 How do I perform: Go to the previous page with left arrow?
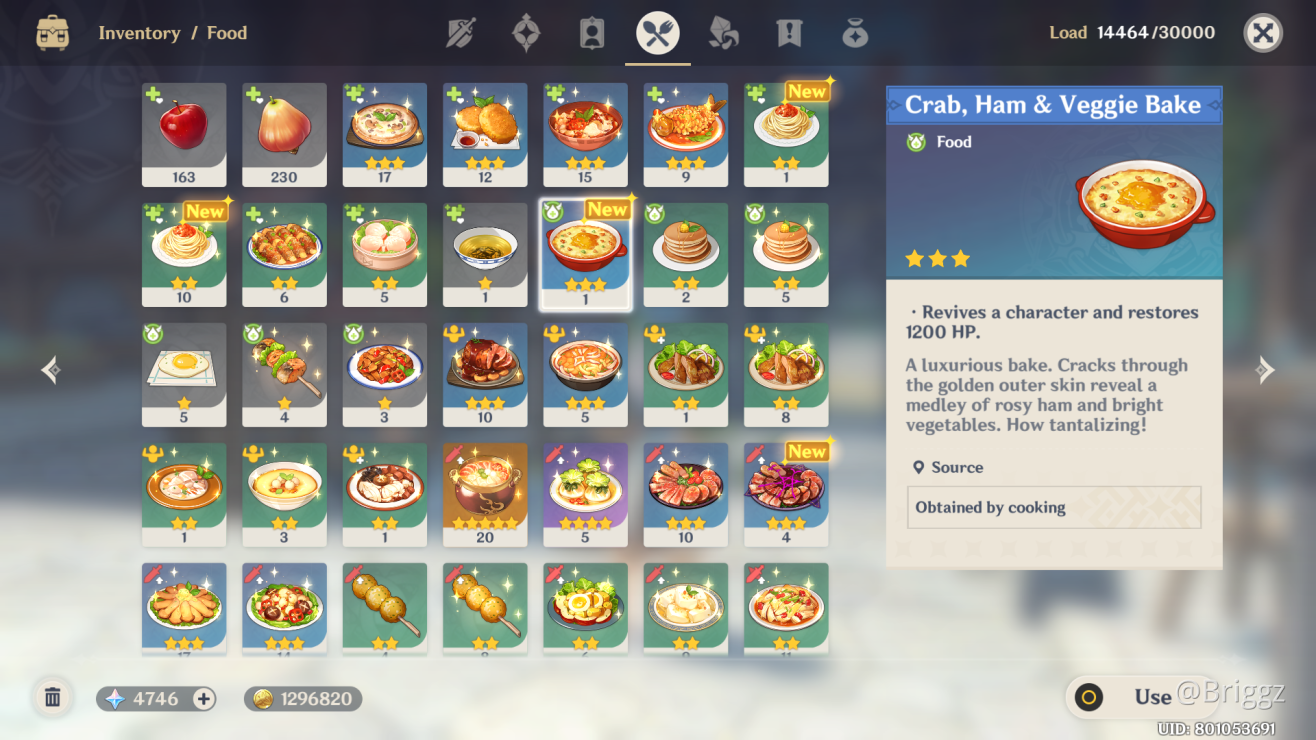tap(51, 370)
